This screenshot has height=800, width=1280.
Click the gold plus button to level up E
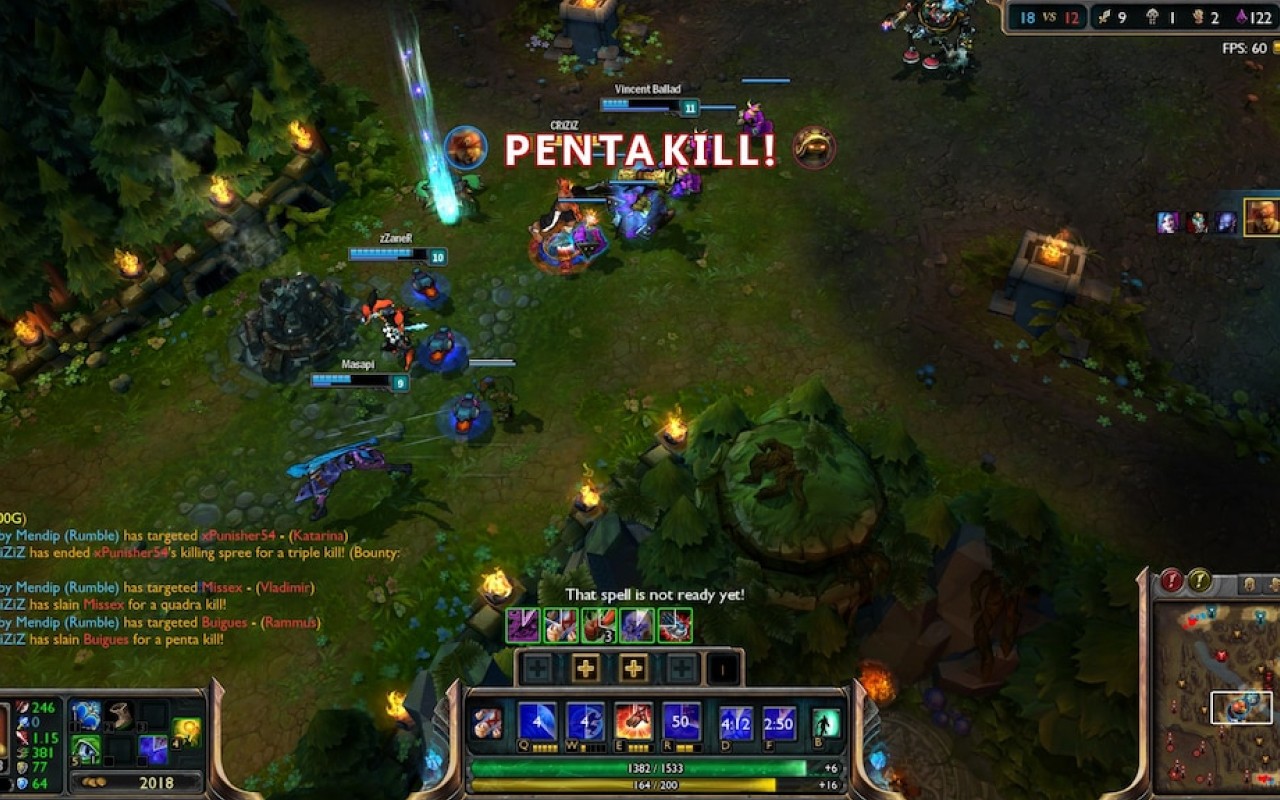pyautogui.click(x=634, y=668)
